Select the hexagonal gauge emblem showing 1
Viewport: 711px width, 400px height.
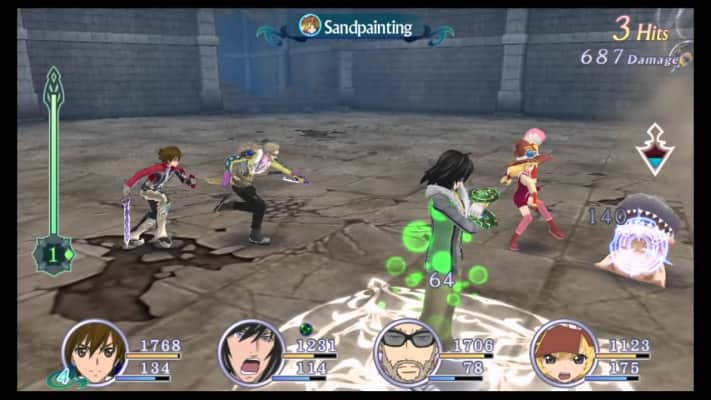53,255
